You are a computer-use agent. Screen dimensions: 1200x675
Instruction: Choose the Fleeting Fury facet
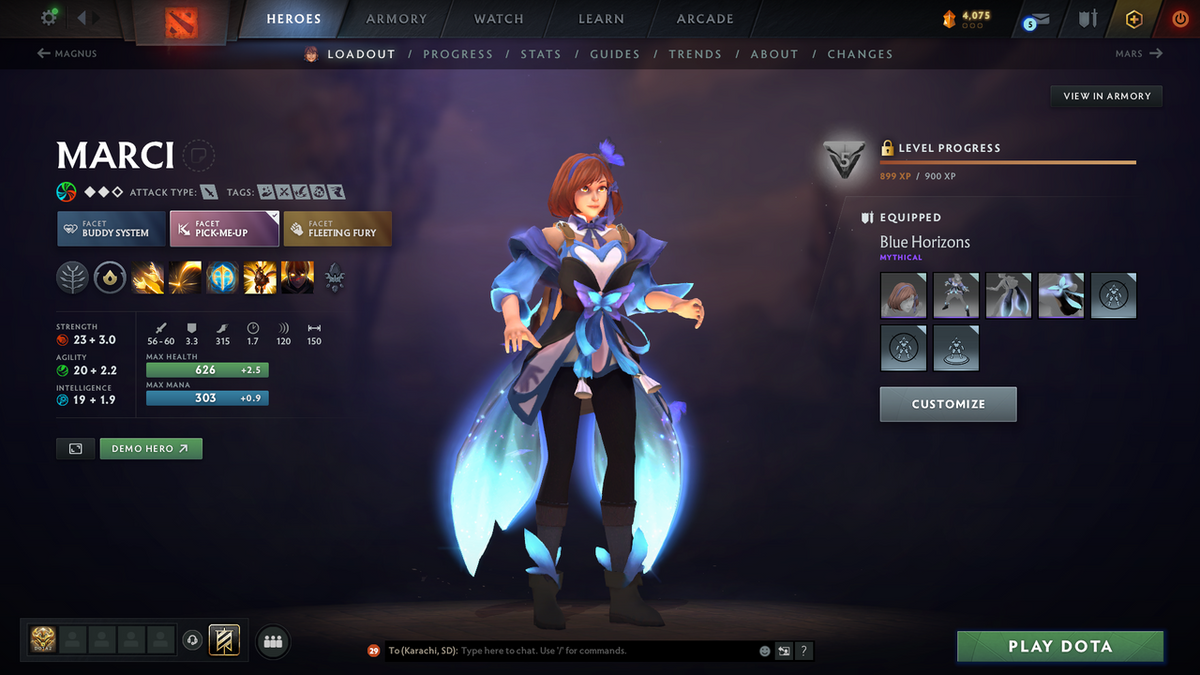337,229
